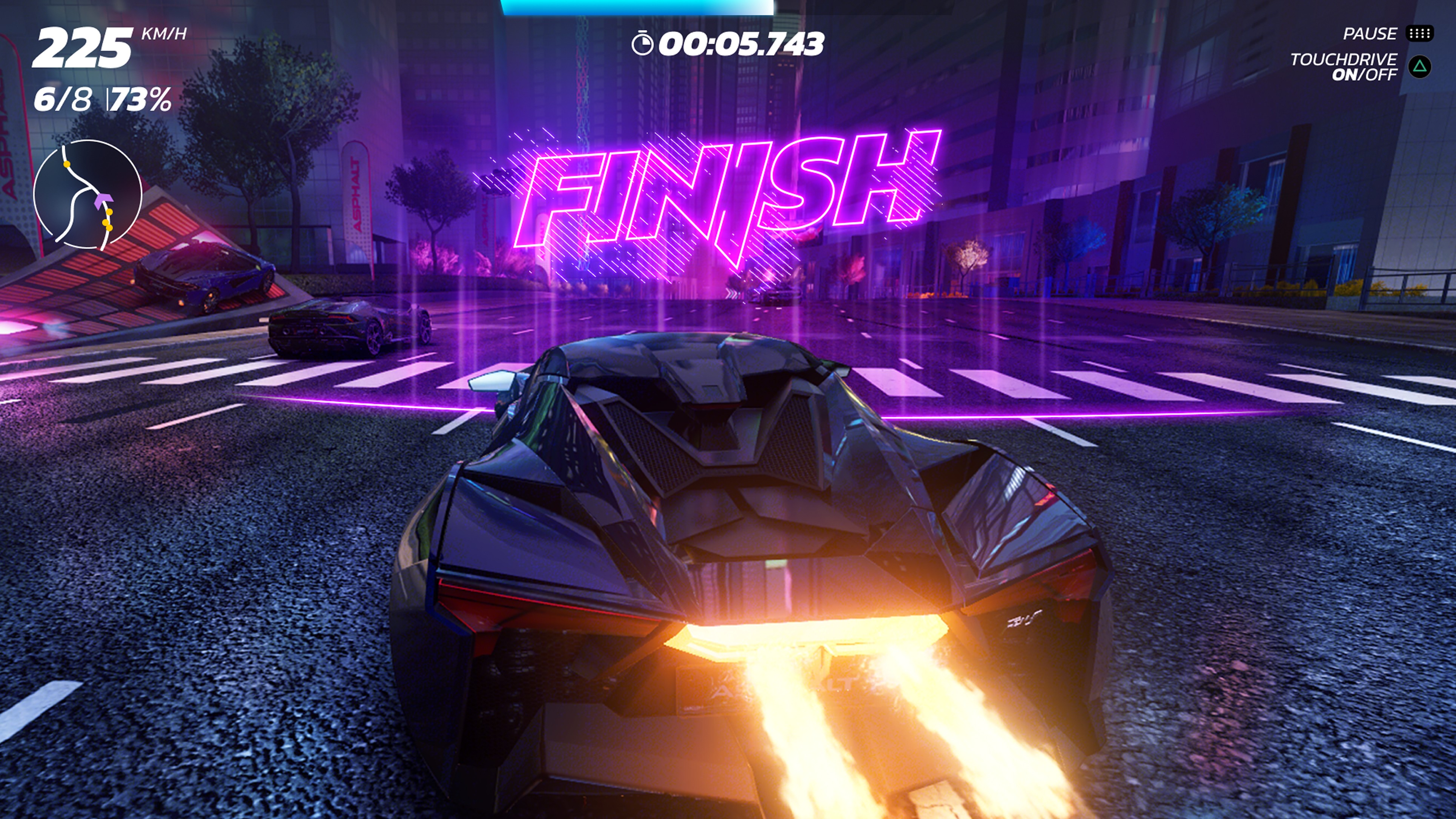Click the PAUSE label

tap(1369, 34)
